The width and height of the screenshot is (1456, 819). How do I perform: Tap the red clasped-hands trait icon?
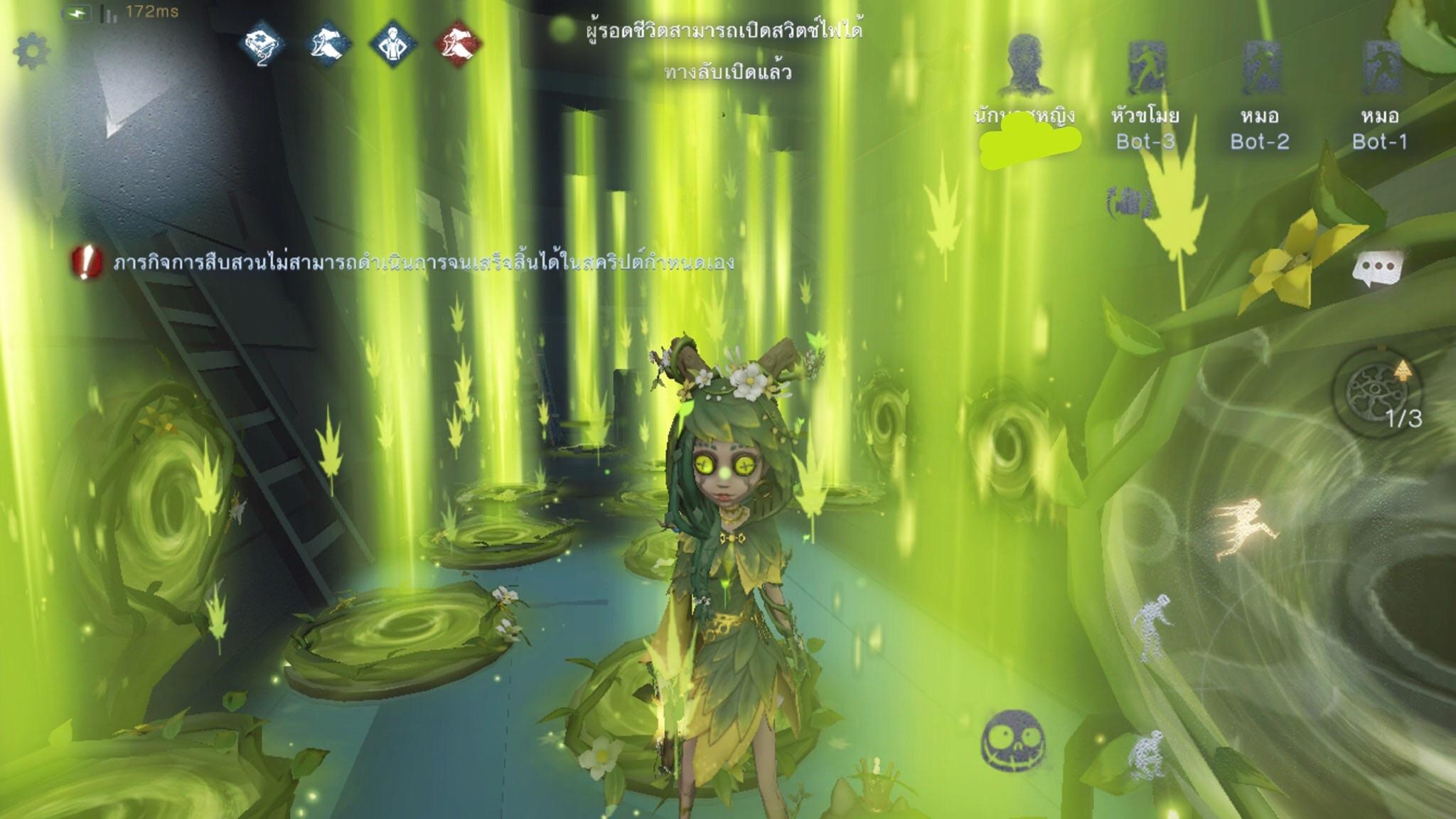tap(459, 44)
